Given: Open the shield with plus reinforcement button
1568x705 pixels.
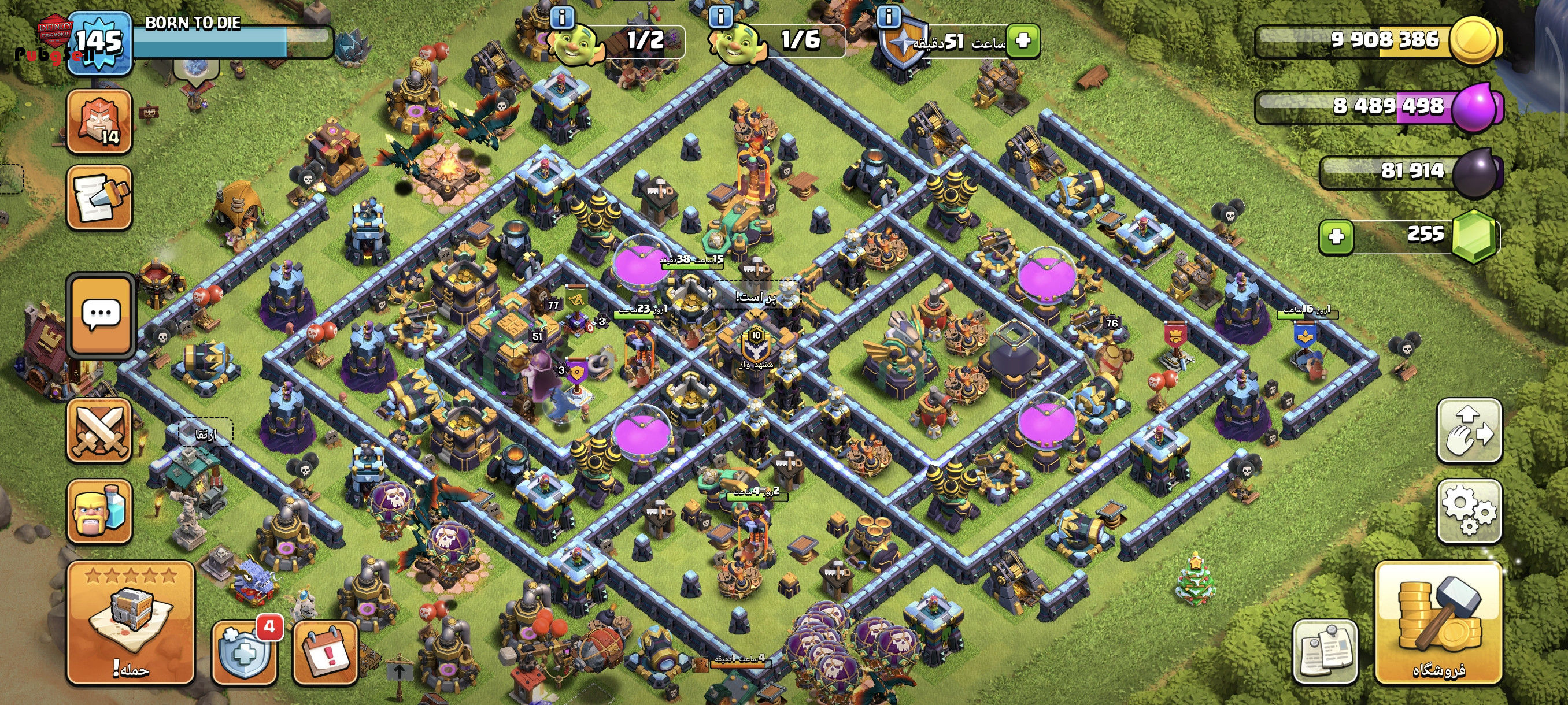Looking at the screenshot, I should pyautogui.click(x=244, y=652).
